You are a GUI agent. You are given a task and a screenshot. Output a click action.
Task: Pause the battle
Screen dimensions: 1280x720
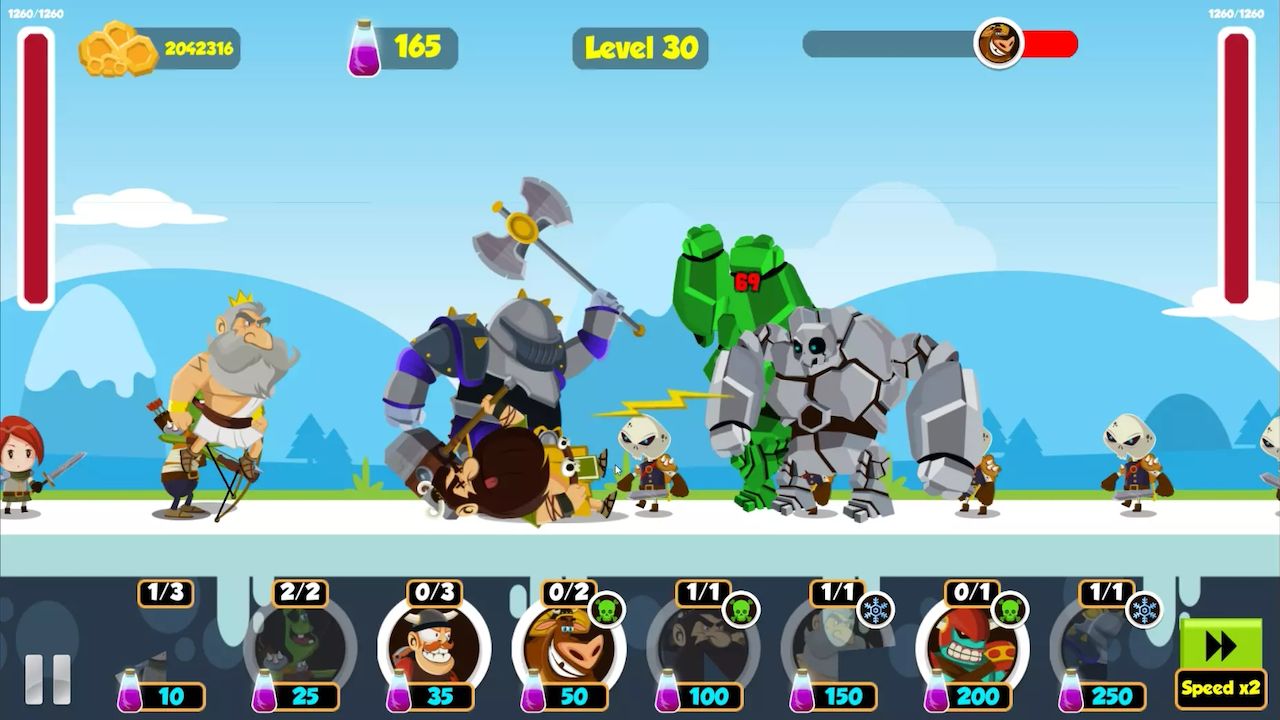click(47, 679)
